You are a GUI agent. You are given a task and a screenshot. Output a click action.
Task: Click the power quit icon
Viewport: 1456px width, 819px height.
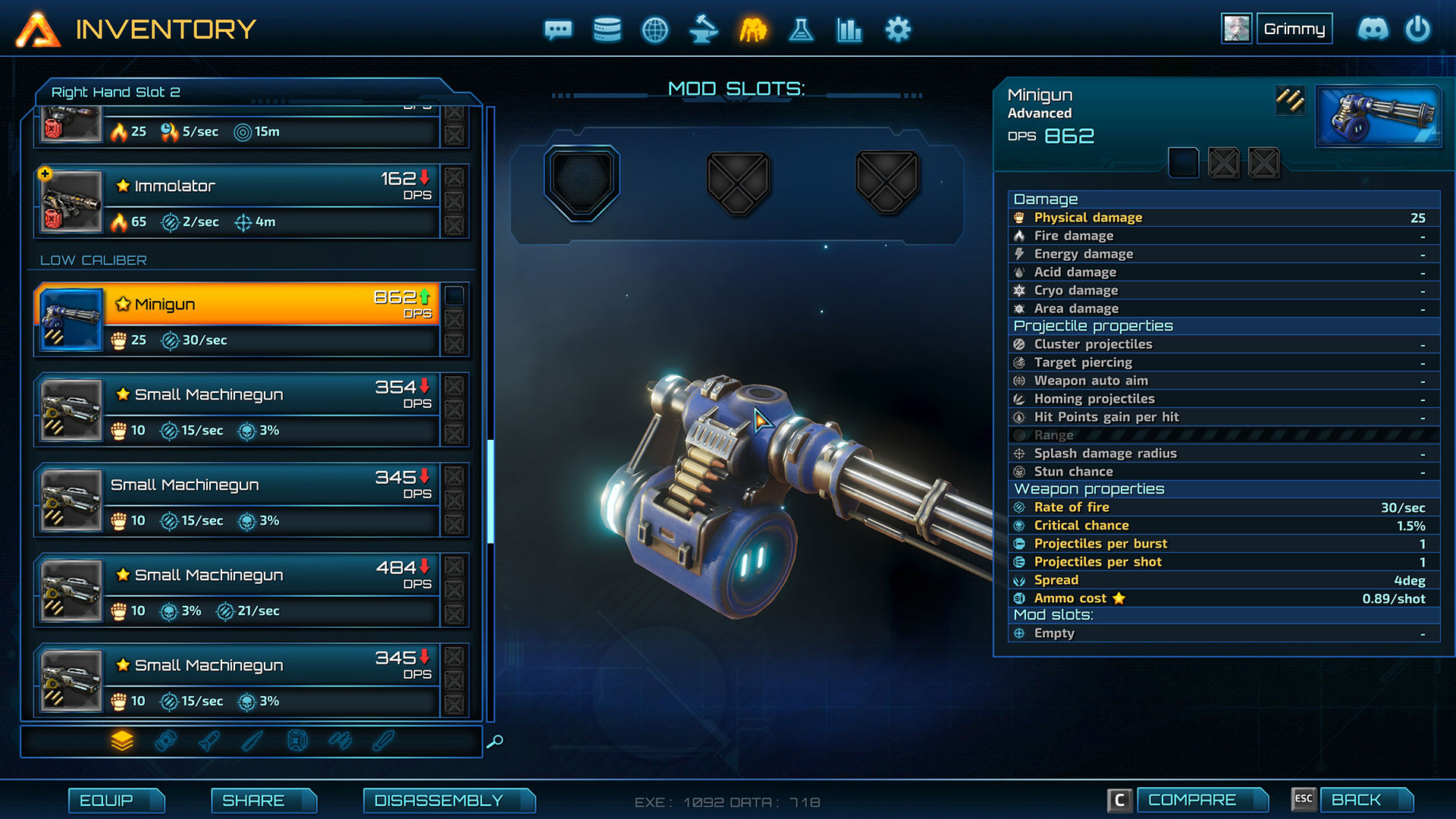(1417, 30)
